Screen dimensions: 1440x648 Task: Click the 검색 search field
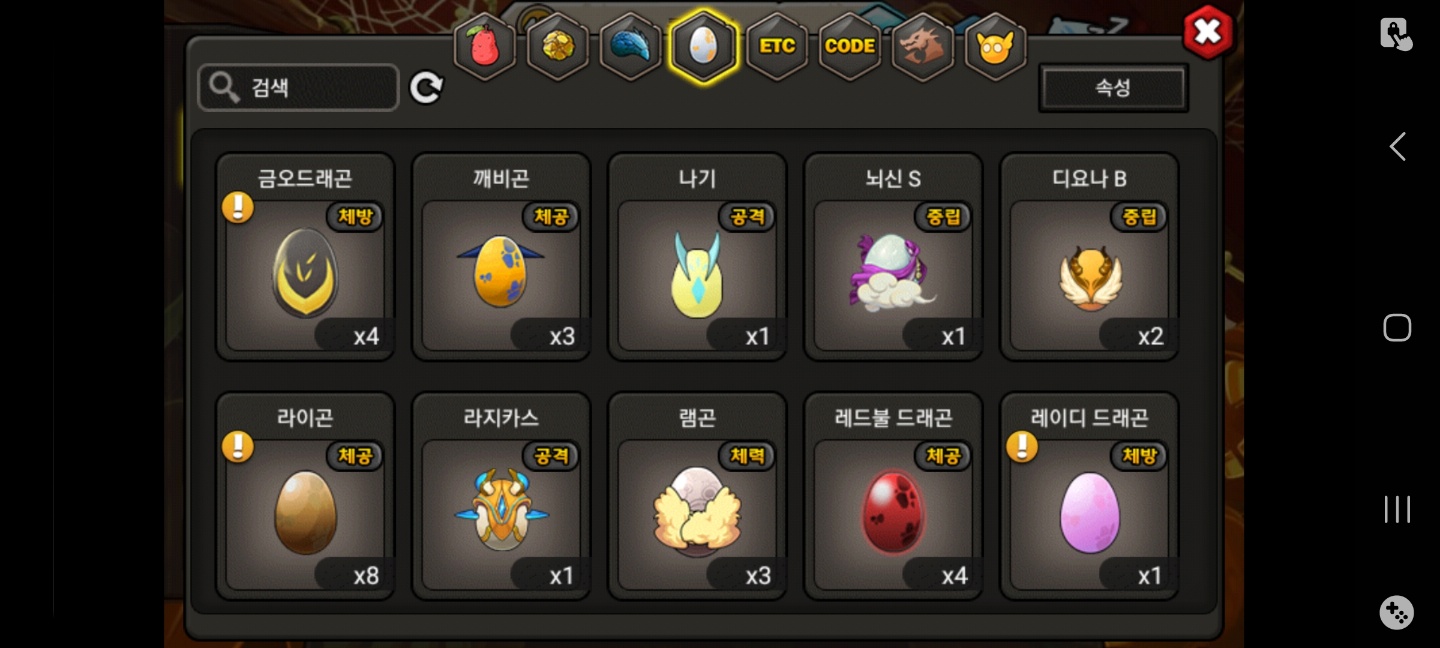(298, 88)
